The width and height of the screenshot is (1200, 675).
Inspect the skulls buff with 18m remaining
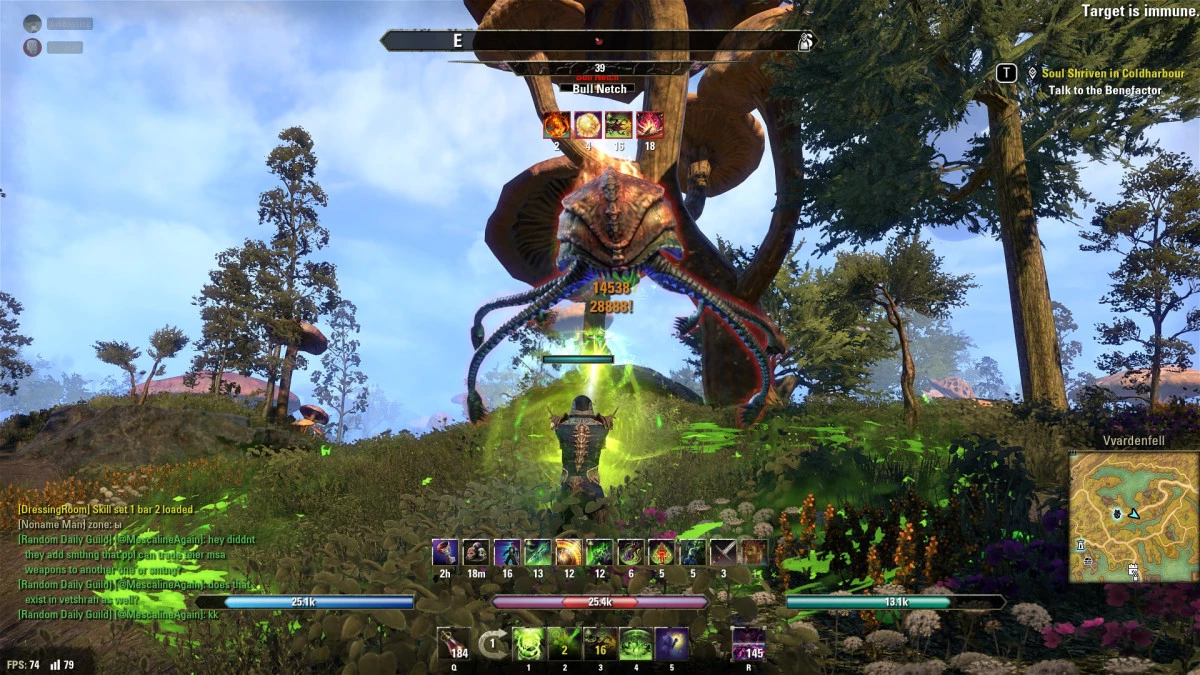476,553
